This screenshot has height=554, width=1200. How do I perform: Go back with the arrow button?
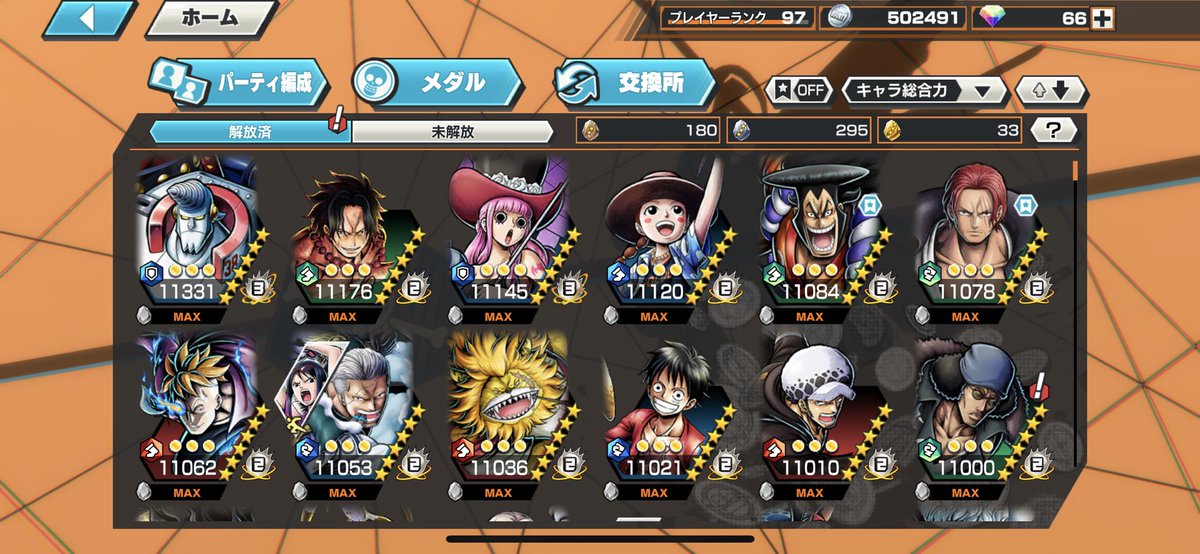point(89,18)
